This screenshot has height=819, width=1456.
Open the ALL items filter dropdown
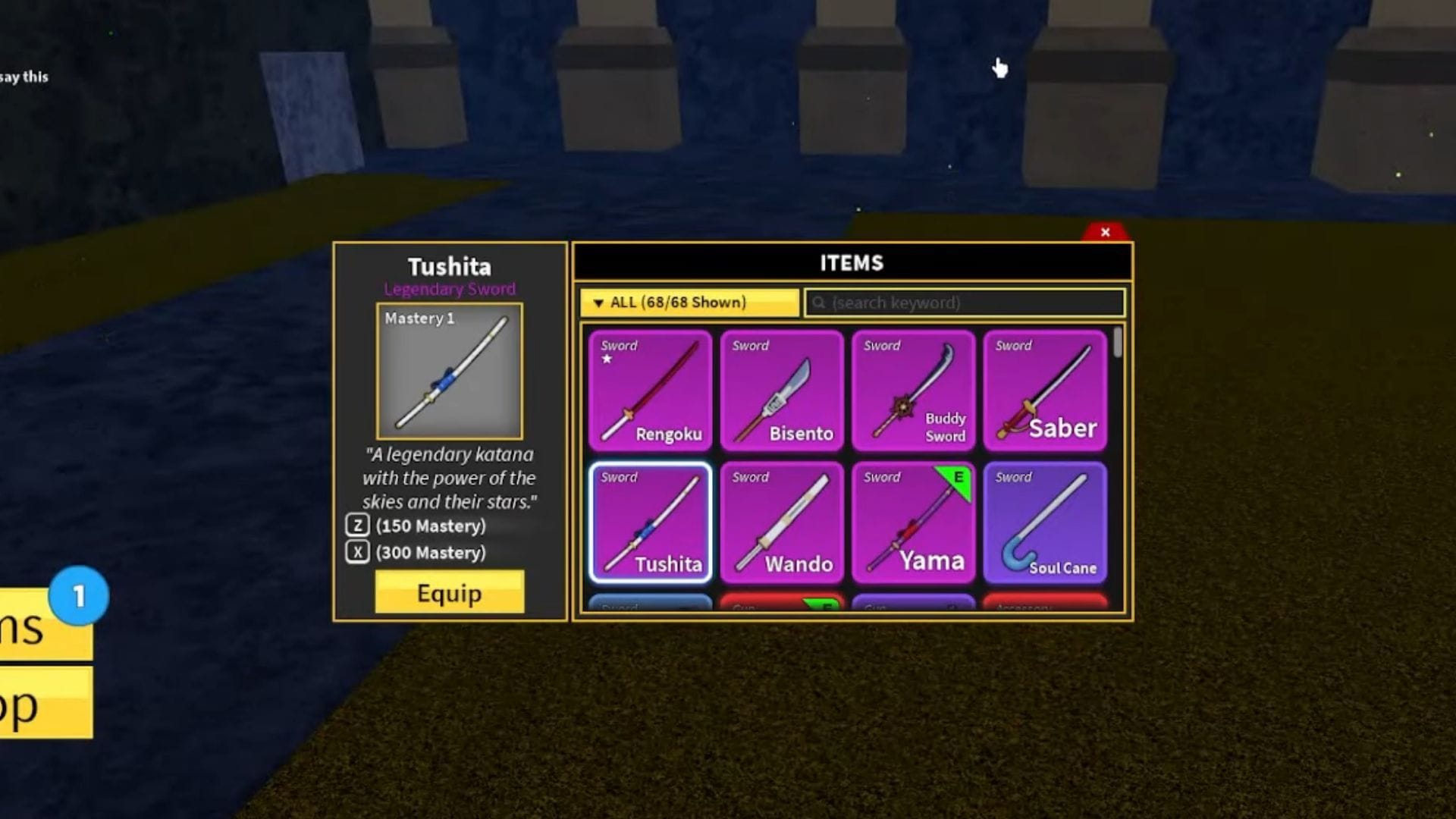(689, 303)
